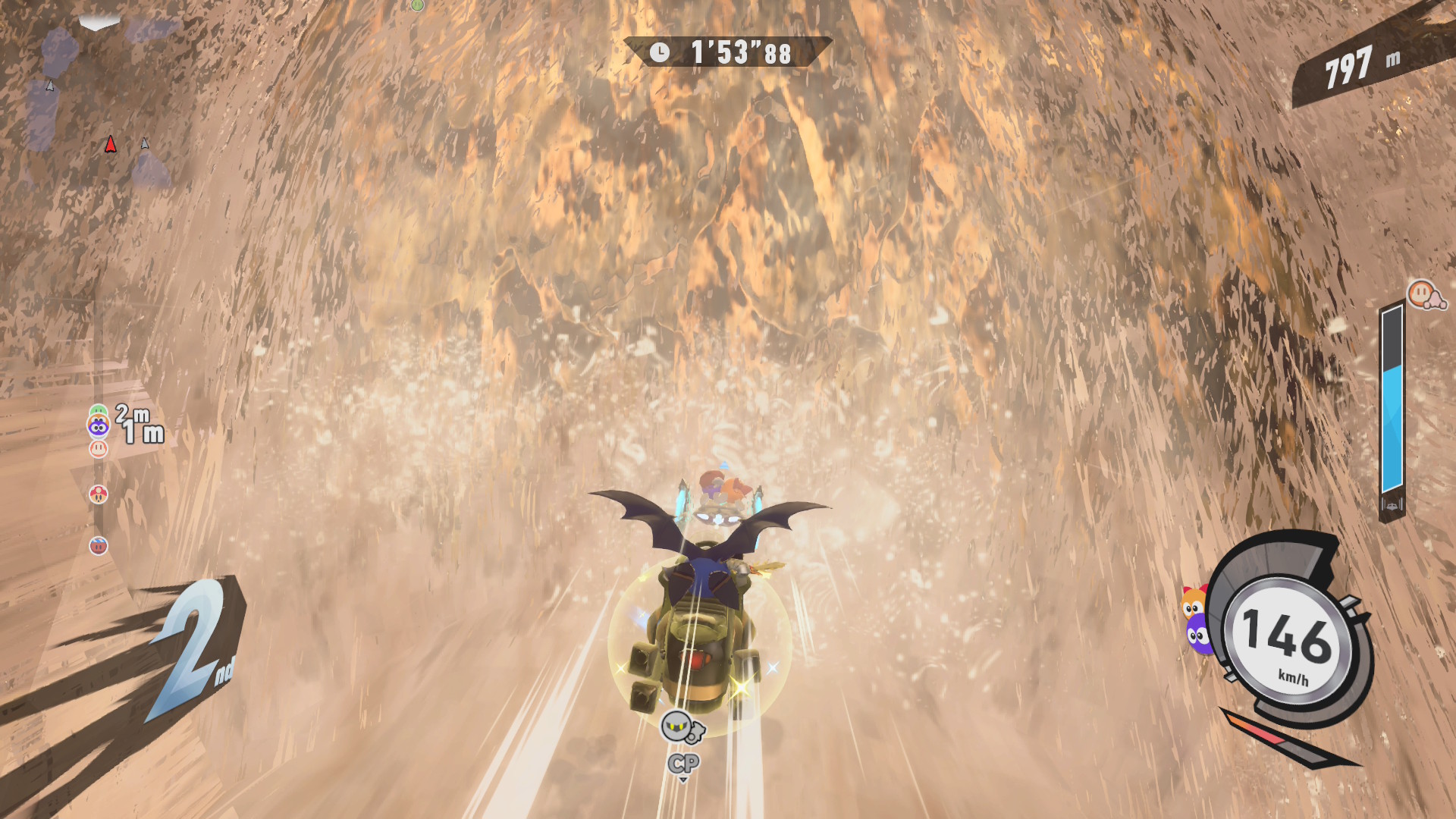This screenshot has width=1456, height=819.
Task: Click the Waddle Dee icon on the position tracker
Action: 99,449
